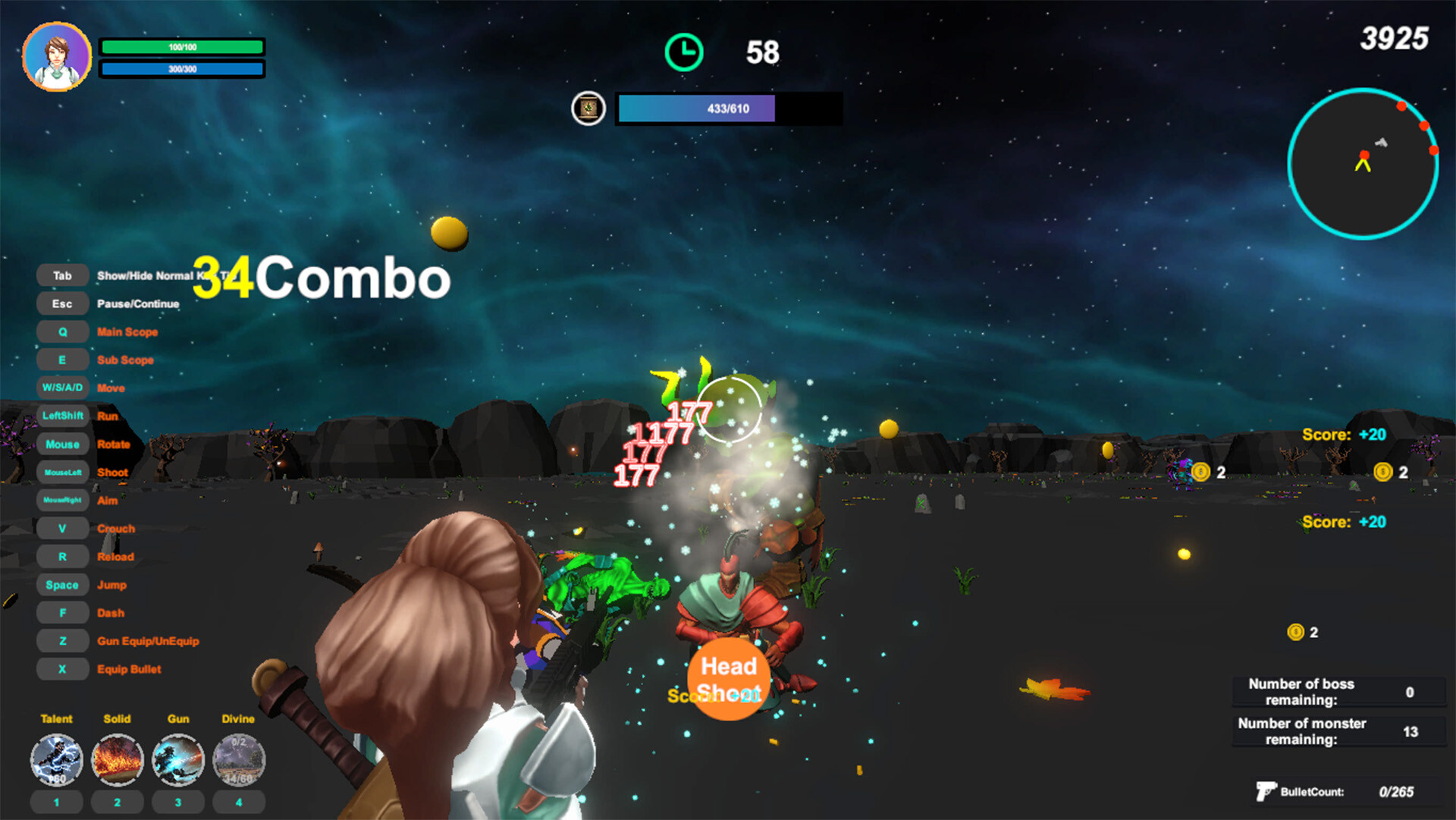1456x820 pixels.
Task: Select the Gun skill icon
Action: [x=177, y=759]
